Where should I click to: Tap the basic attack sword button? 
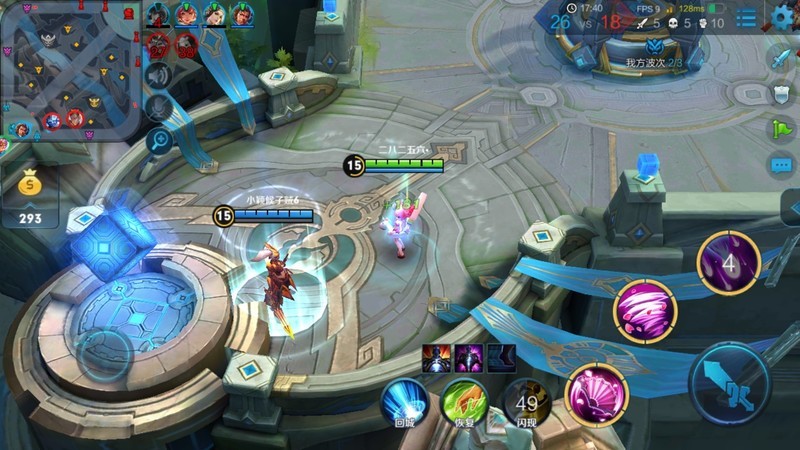729,382
